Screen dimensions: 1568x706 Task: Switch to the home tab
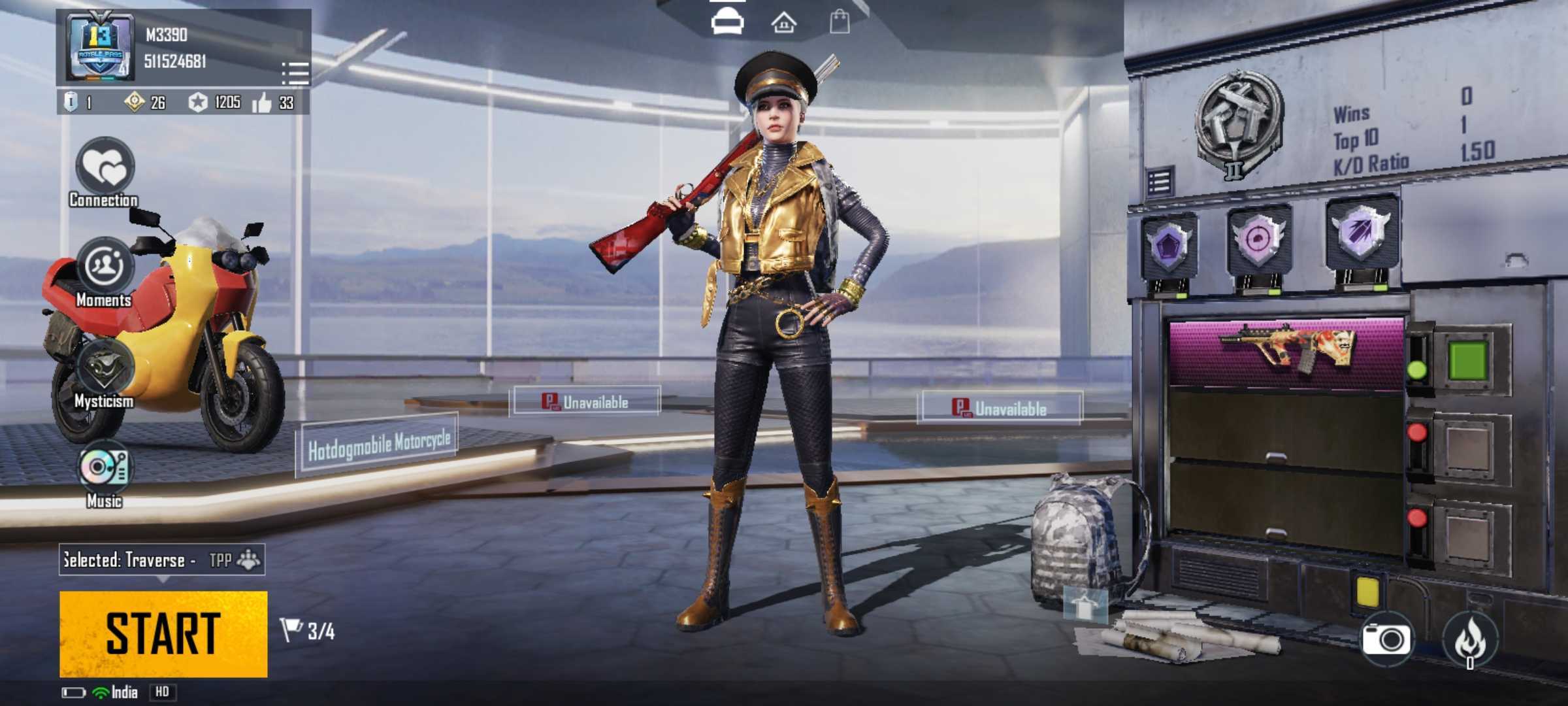point(783,24)
